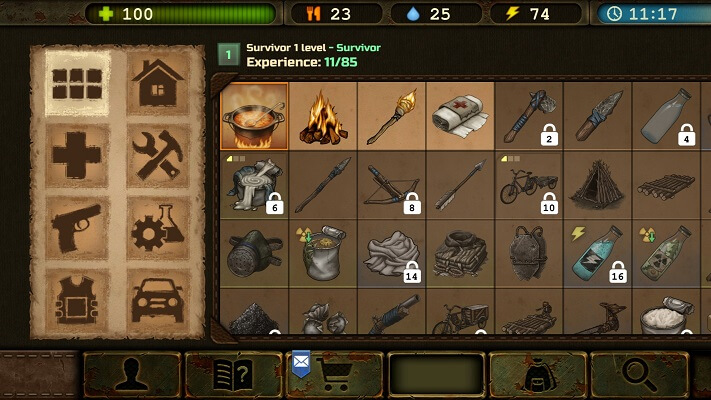Activate the magnifying glass search button
The width and height of the screenshot is (711, 400).
coord(639,375)
